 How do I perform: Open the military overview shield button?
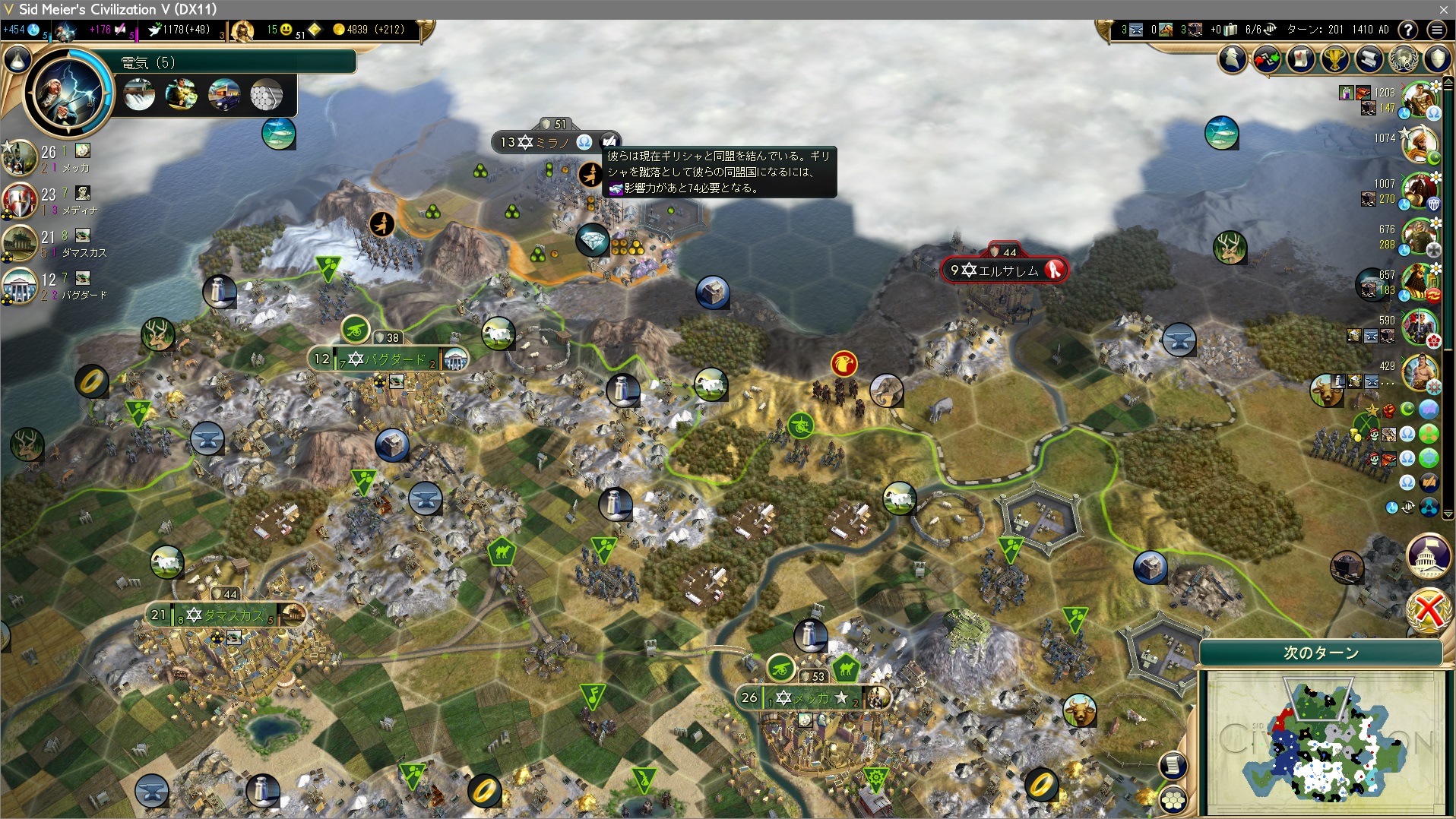tap(1438, 58)
